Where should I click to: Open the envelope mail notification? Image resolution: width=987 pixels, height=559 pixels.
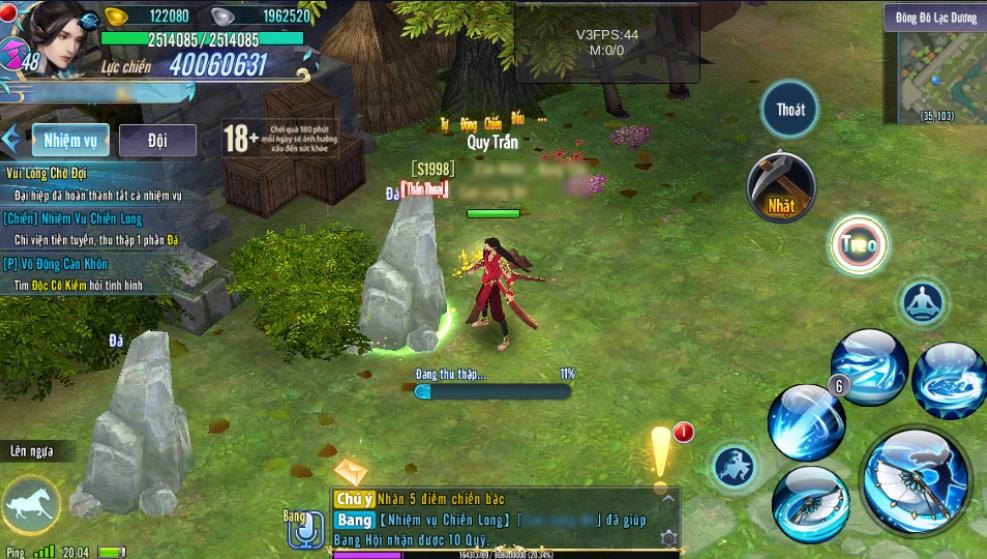tap(350, 471)
